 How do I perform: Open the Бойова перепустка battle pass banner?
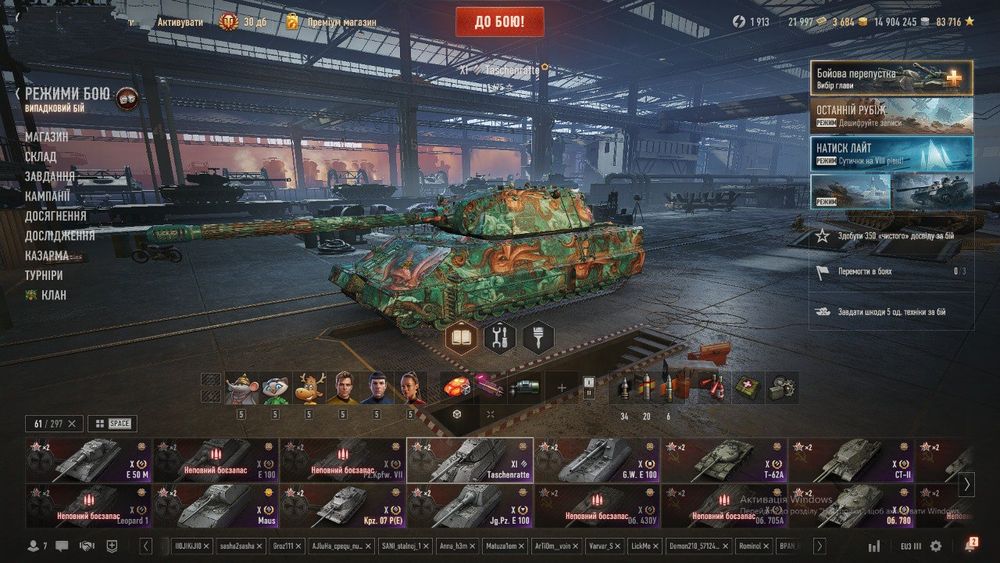pos(891,77)
